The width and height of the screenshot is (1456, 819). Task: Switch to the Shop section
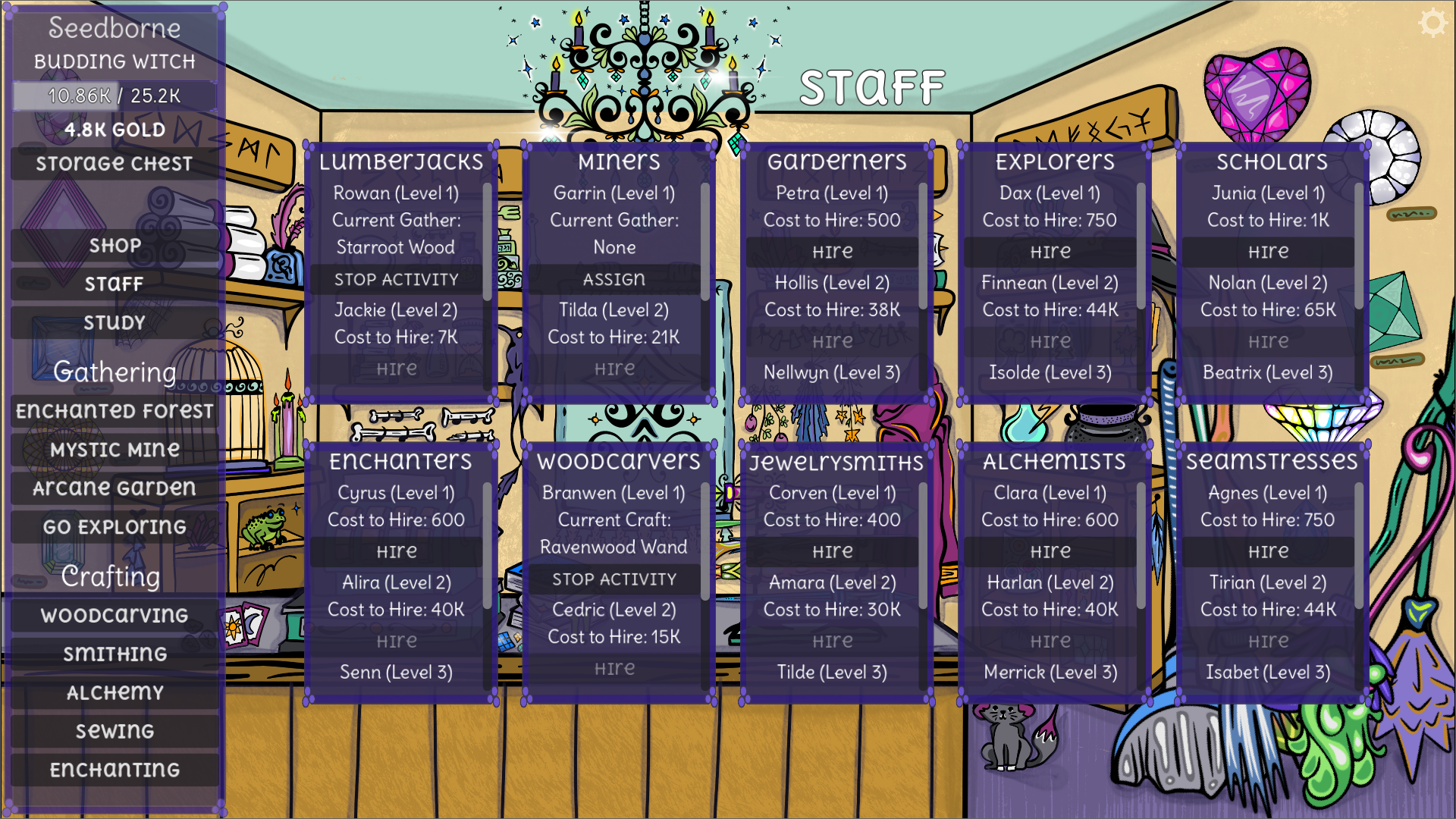114,244
